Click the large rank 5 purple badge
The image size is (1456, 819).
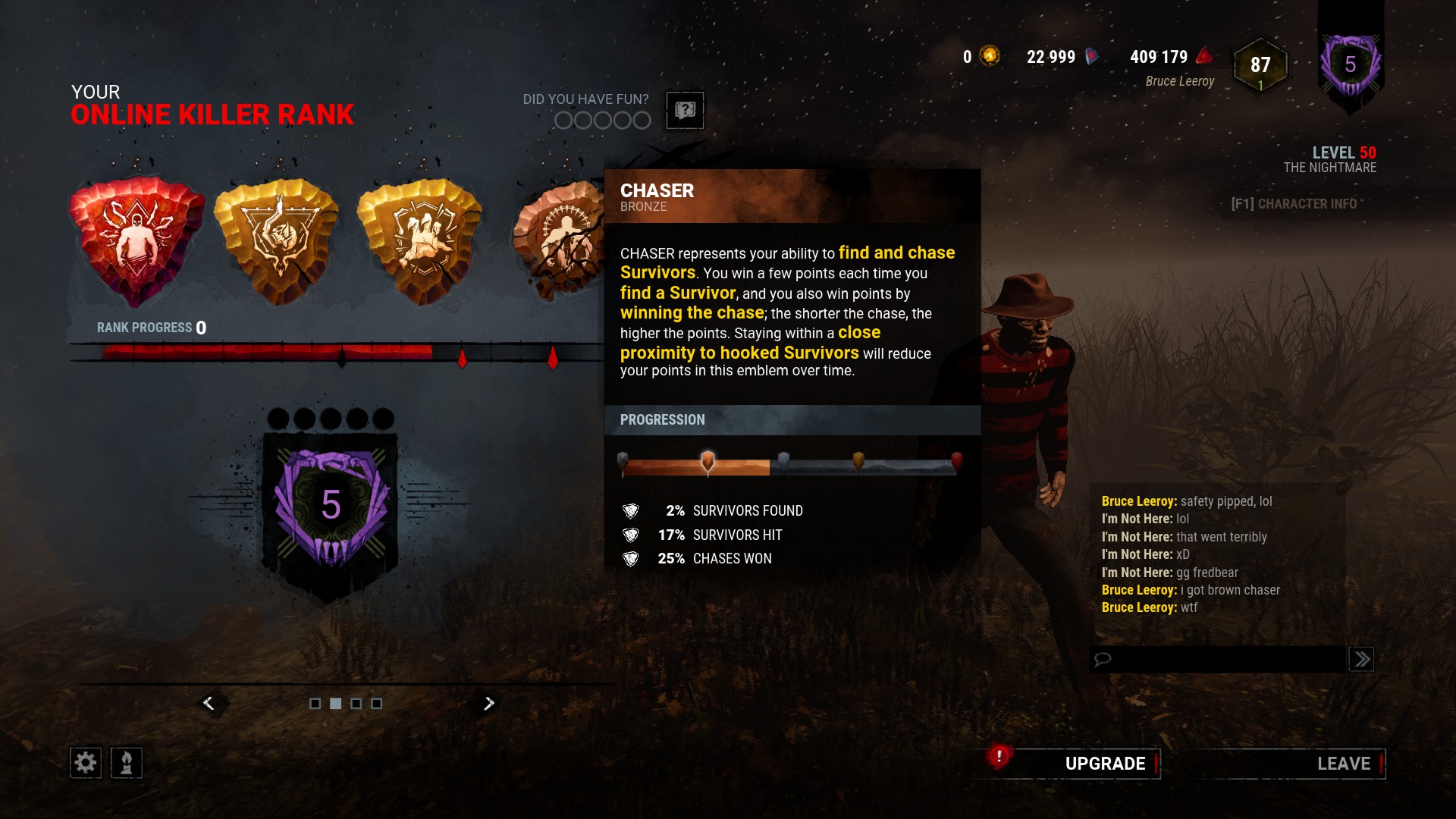(x=331, y=506)
